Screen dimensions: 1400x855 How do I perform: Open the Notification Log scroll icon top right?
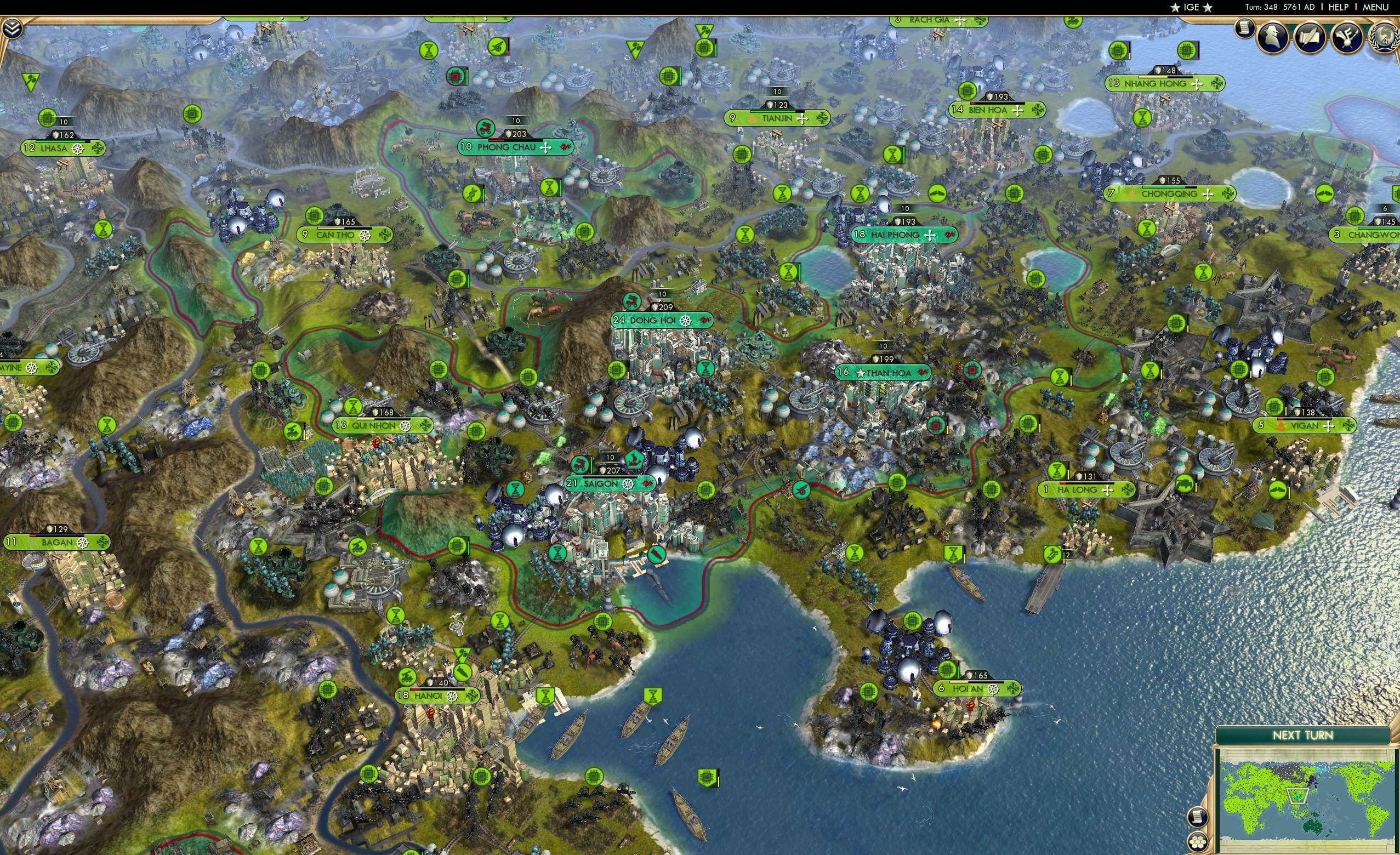click(1246, 31)
